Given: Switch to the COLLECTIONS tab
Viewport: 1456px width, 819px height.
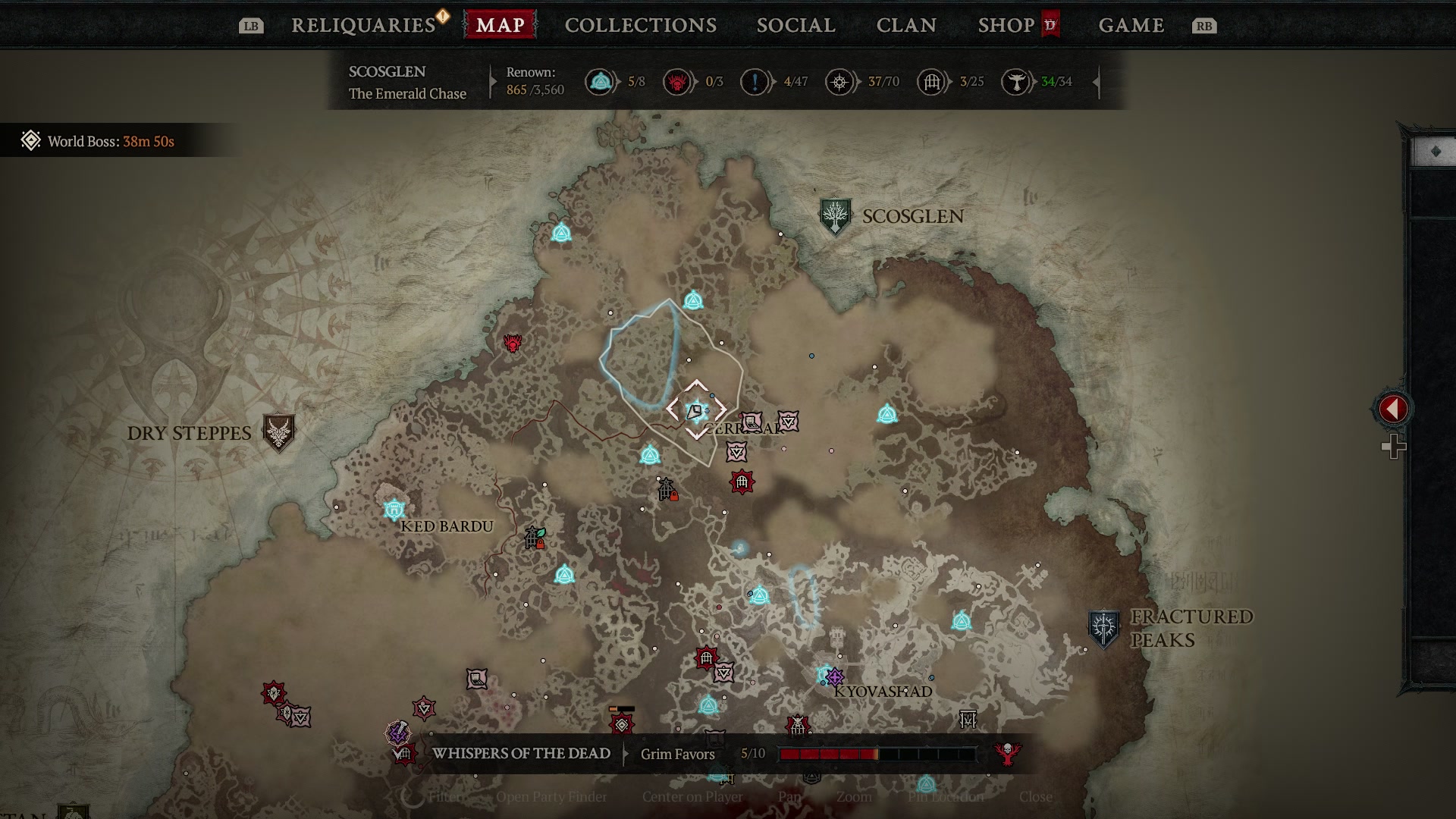Looking at the screenshot, I should [639, 25].
